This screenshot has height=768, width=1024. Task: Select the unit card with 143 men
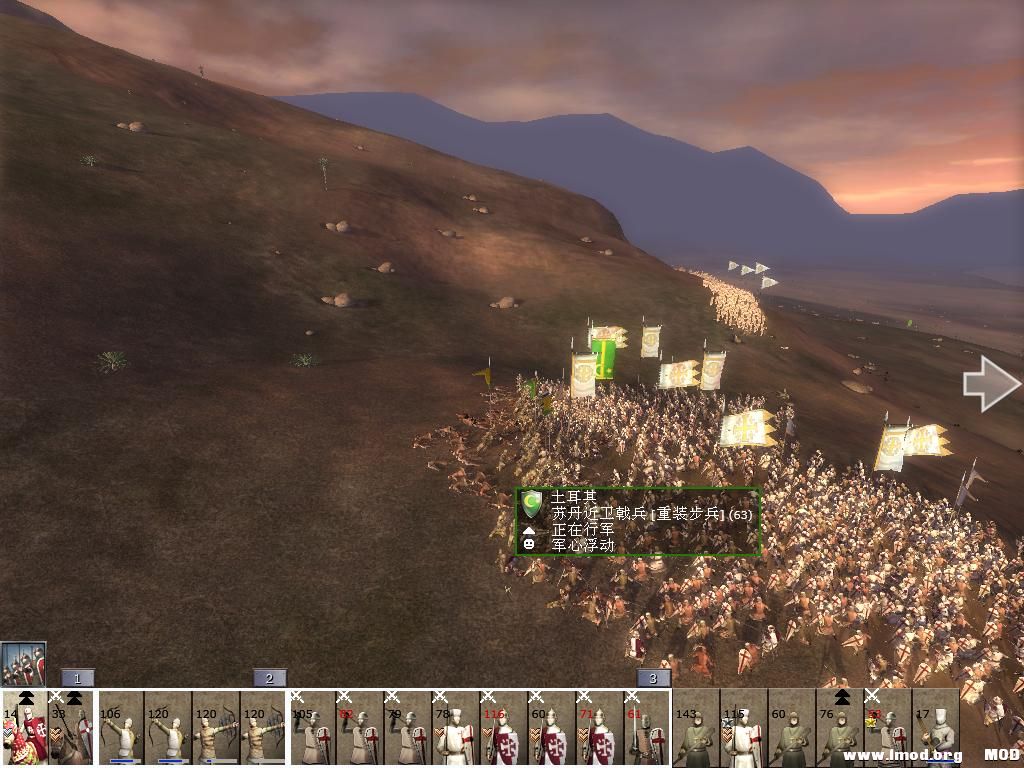(x=696, y=730)
